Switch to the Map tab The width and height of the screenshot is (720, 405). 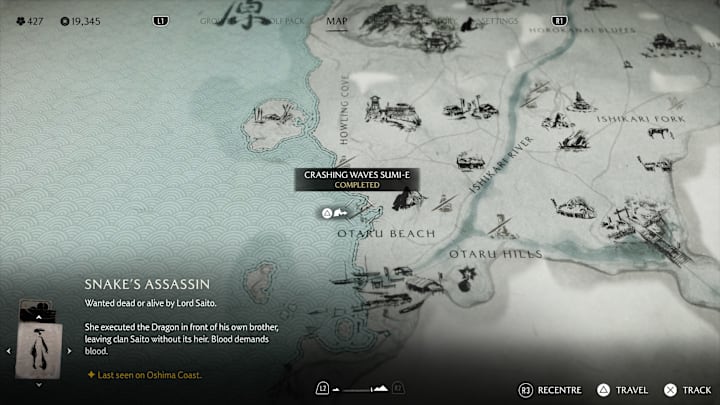[337, 20]
